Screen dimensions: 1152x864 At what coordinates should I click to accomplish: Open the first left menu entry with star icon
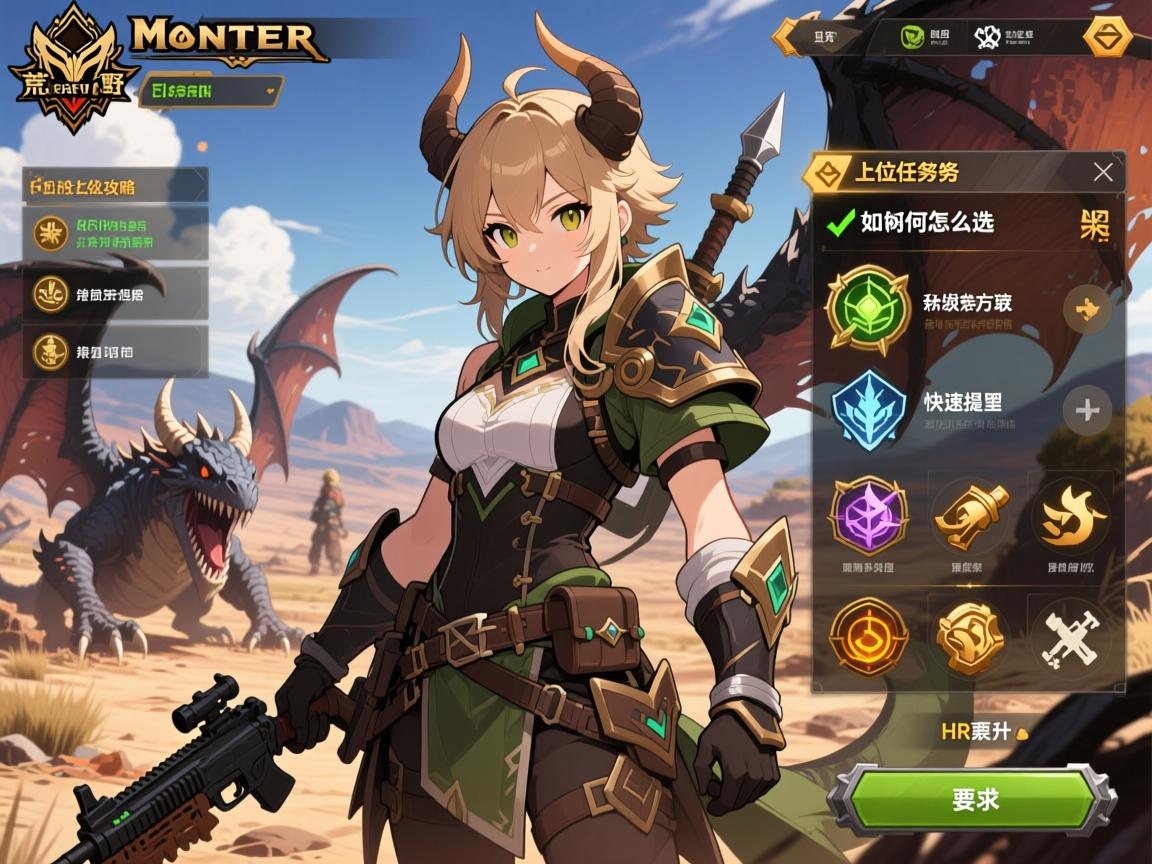(x=115, y=233)
